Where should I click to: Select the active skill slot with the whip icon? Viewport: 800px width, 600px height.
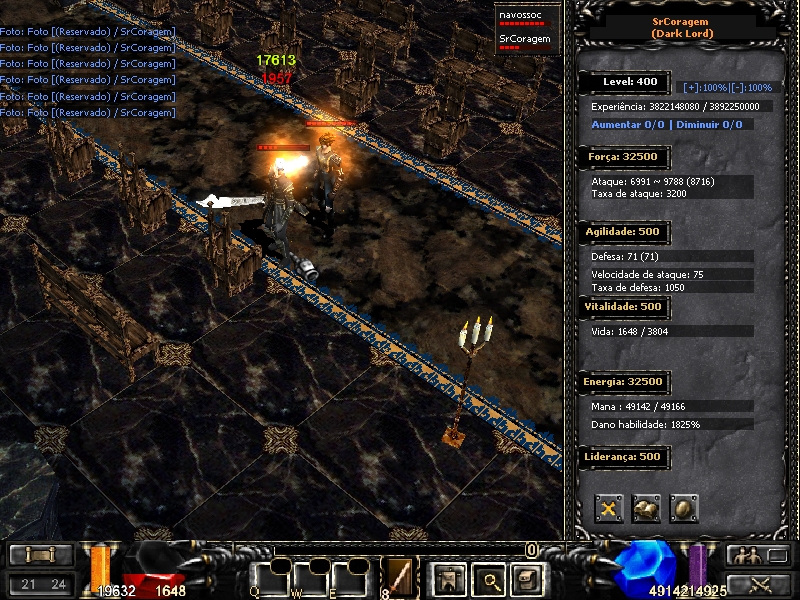click(x=399, y=577)
